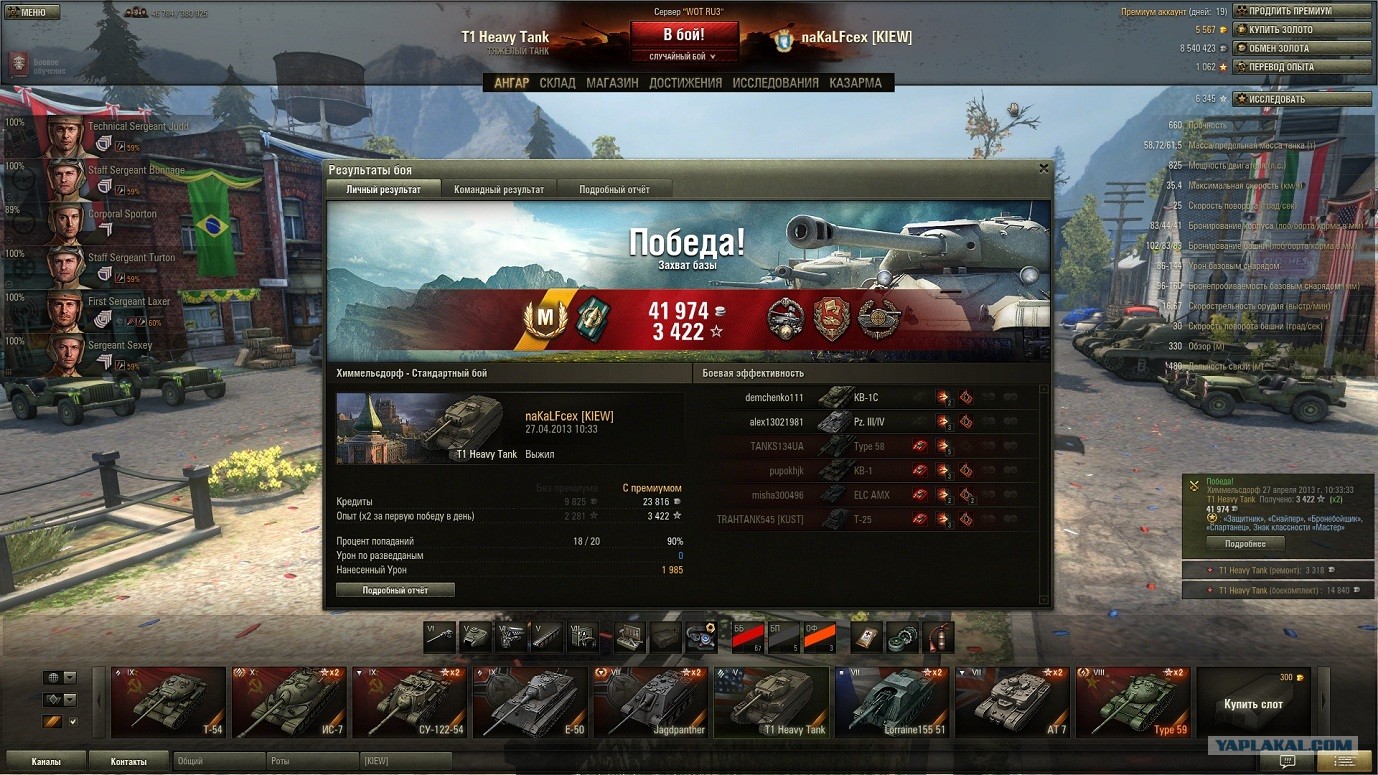Open the Контакты panel
Viewport: 1378px width, 775px height.
129,762
